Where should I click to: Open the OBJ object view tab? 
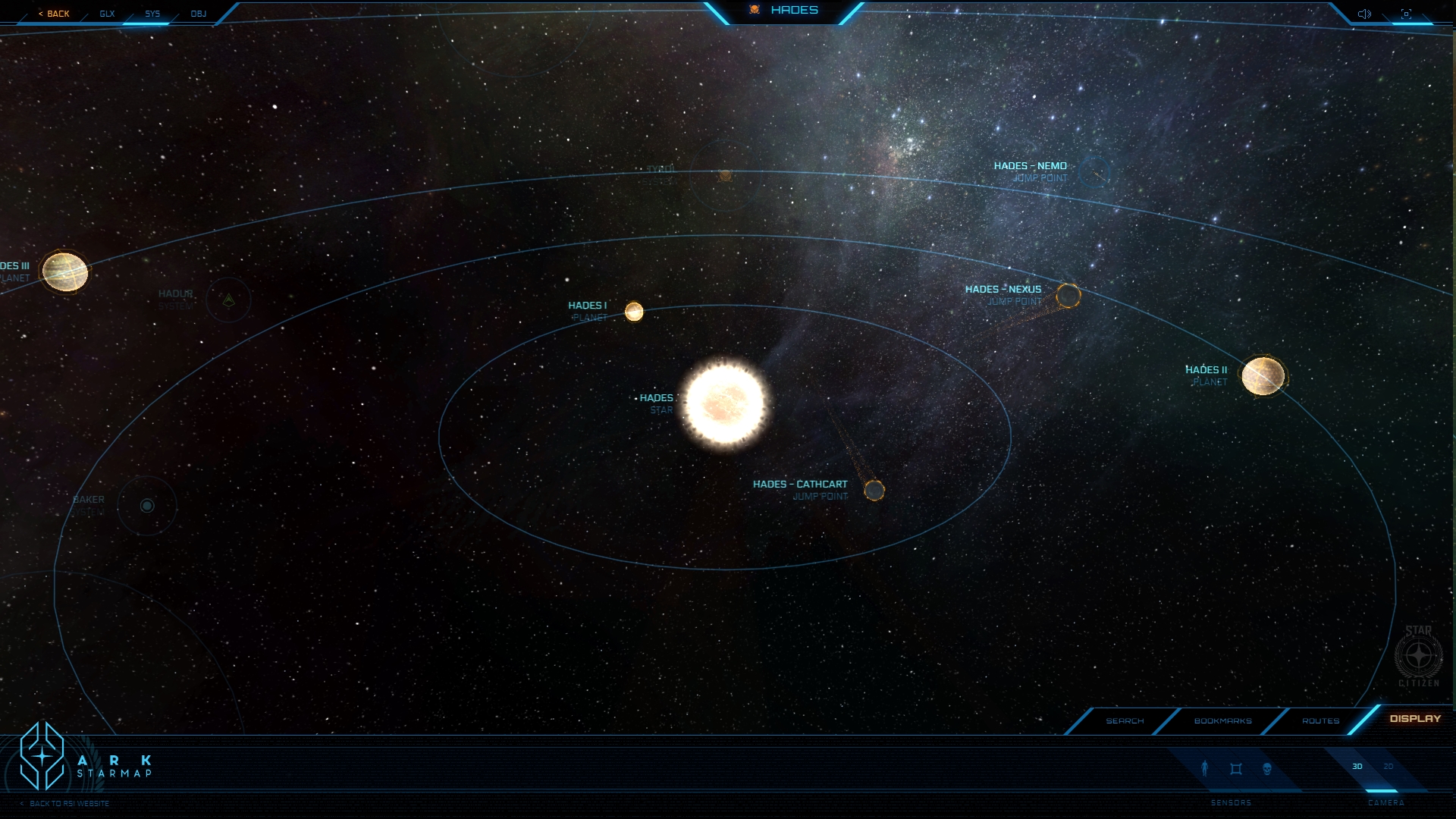[x=199, y=14]
